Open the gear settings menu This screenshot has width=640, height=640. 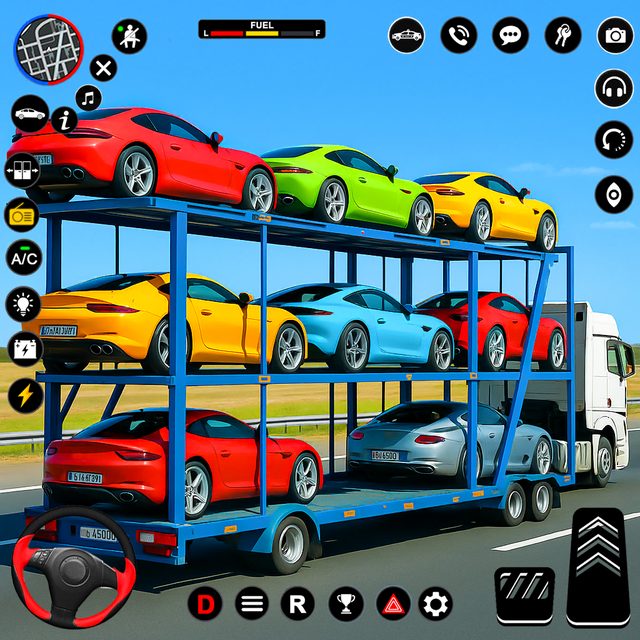pos(435,603)
